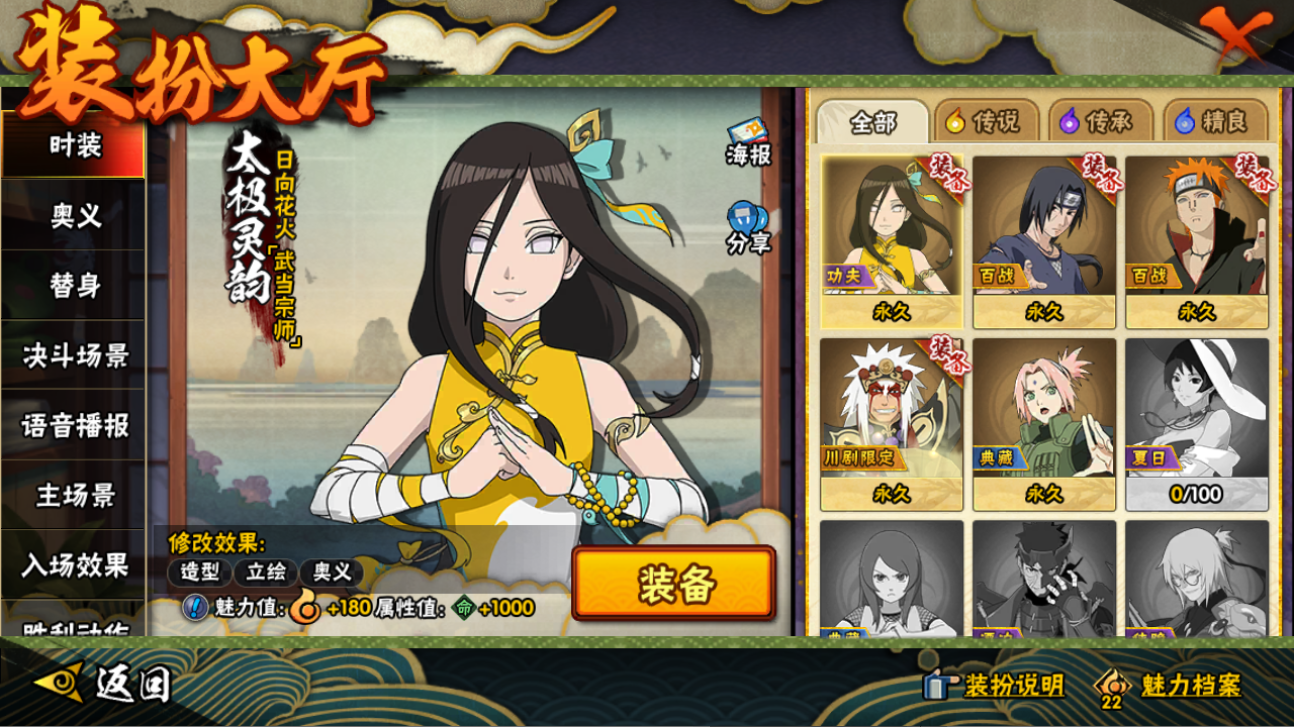1294x727 pixels.
Task: Select the 功夫 Hanabi costume thumbnail
Action: click(x=892, y=241)
